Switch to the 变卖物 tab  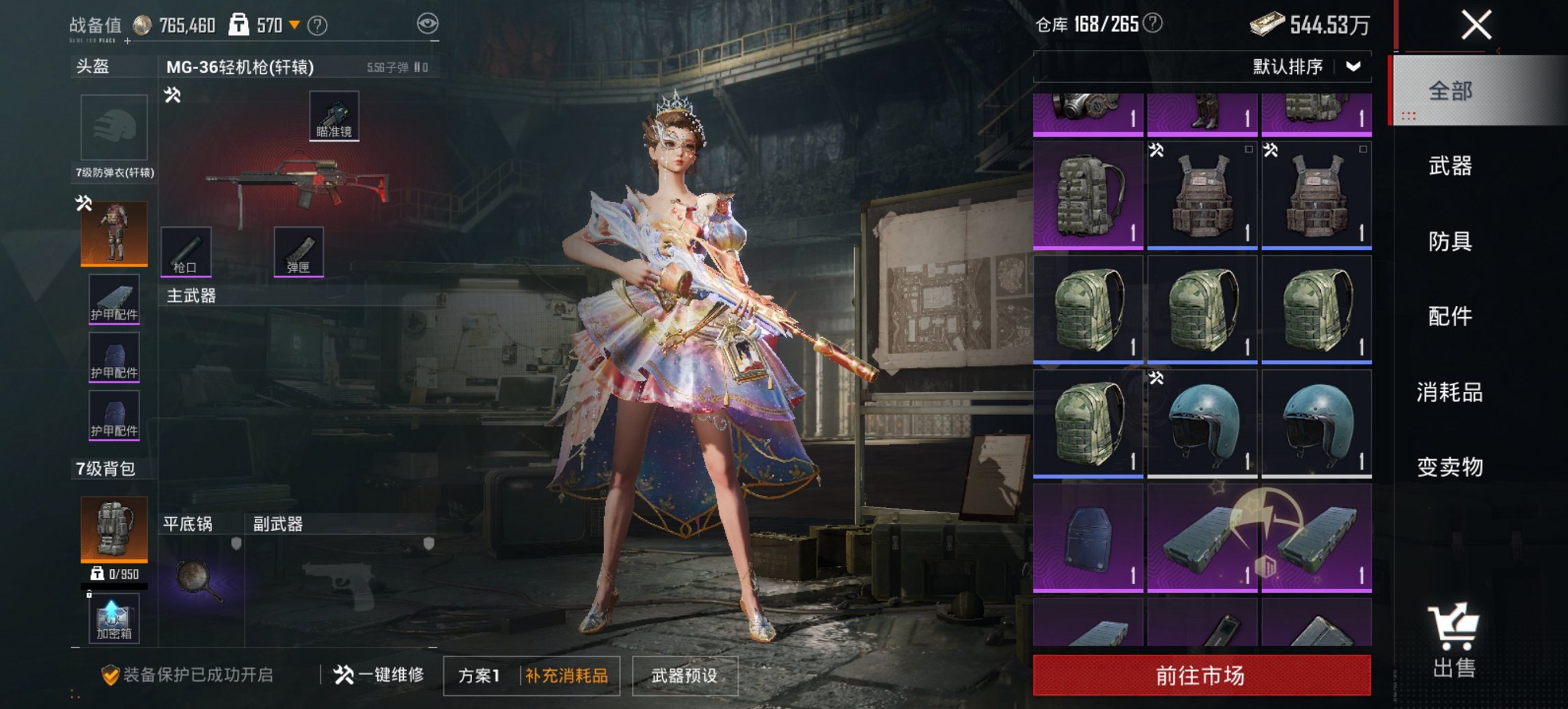pyautogui.click(x=1450, y=467)
